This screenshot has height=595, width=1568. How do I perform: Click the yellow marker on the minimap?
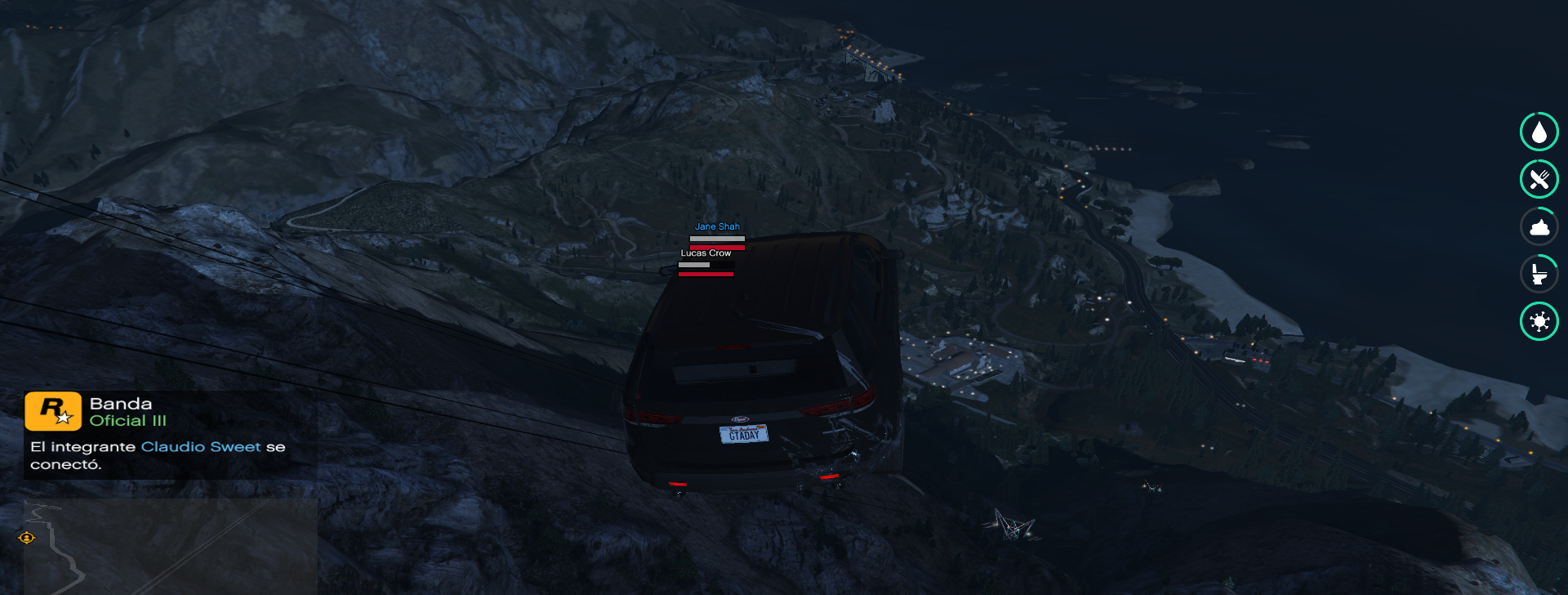[x=27, y=538]
